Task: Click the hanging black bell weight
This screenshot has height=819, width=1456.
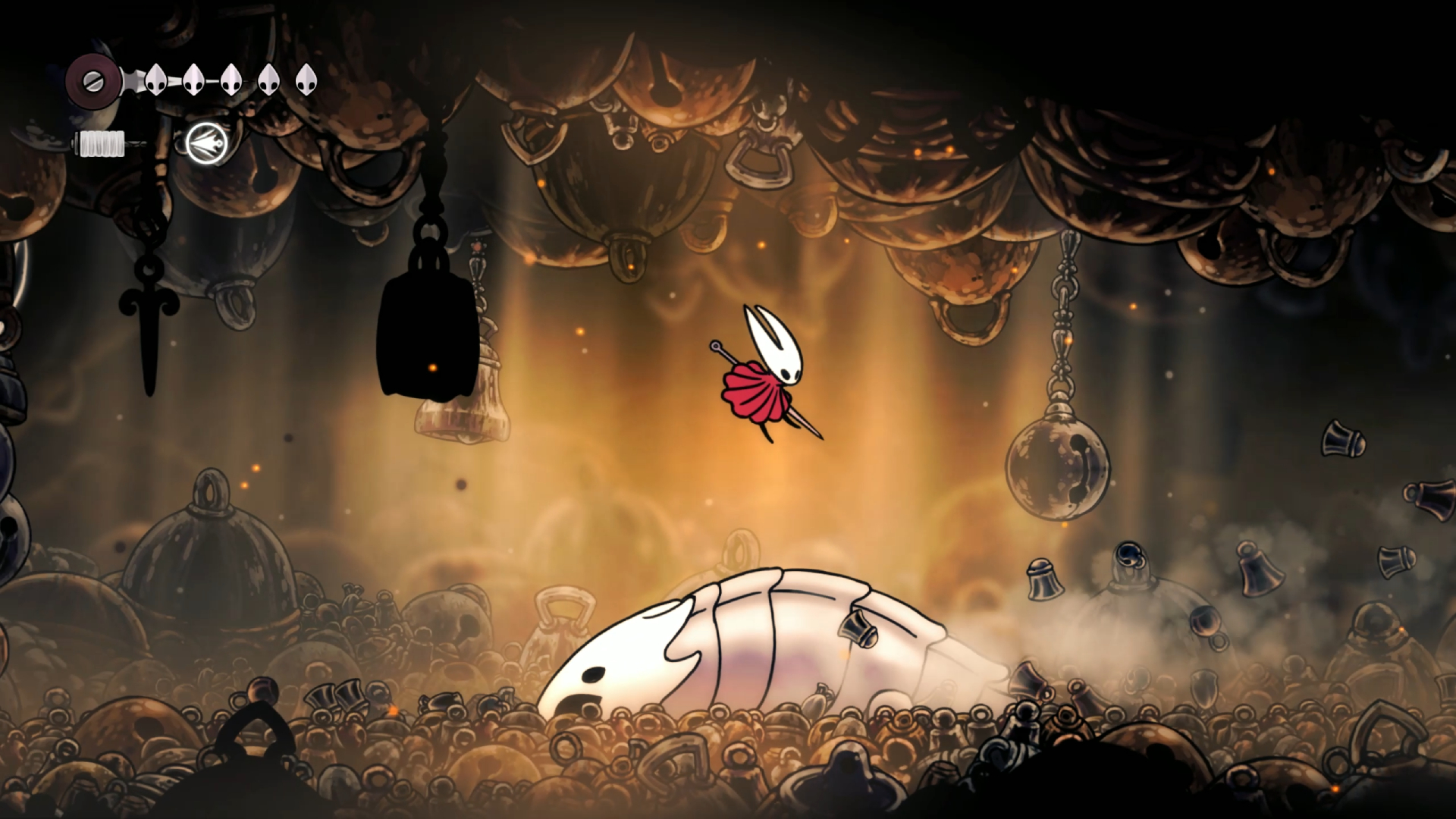Action: coord(427,334)
